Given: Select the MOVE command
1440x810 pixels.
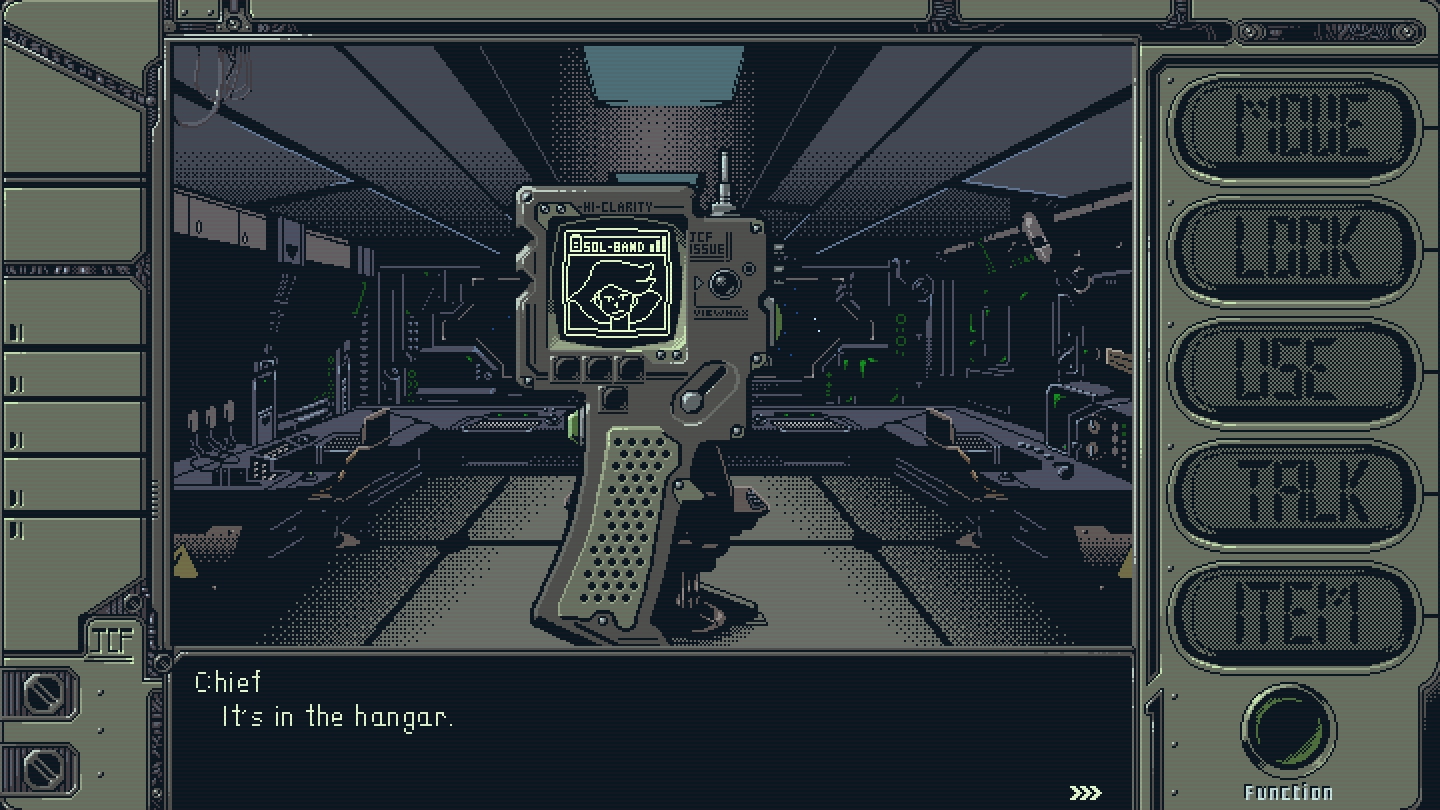Looking at the screenshot, I should 1295,128.
